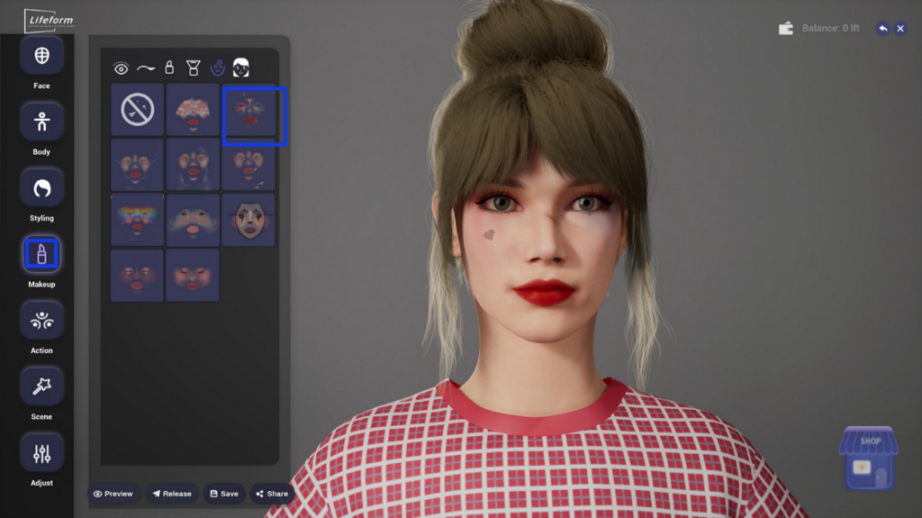Open the Styling category
Image resolution: width=922 pixels, height=518 pixels.
(41, 188)
